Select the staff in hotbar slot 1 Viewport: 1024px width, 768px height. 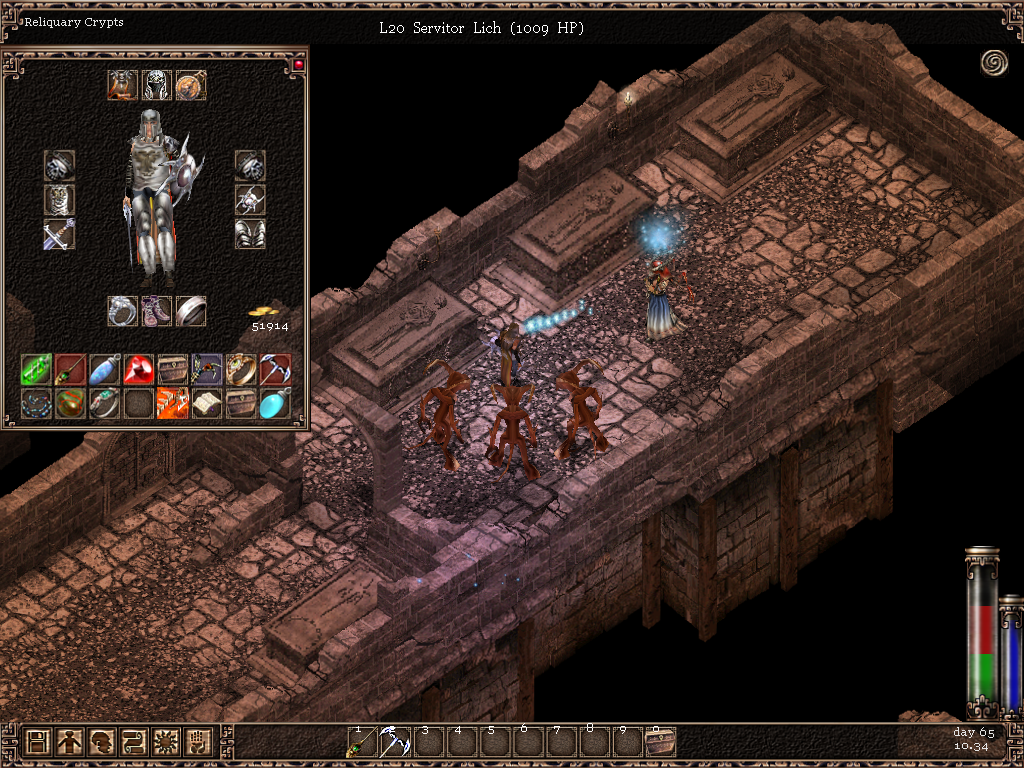360,743
